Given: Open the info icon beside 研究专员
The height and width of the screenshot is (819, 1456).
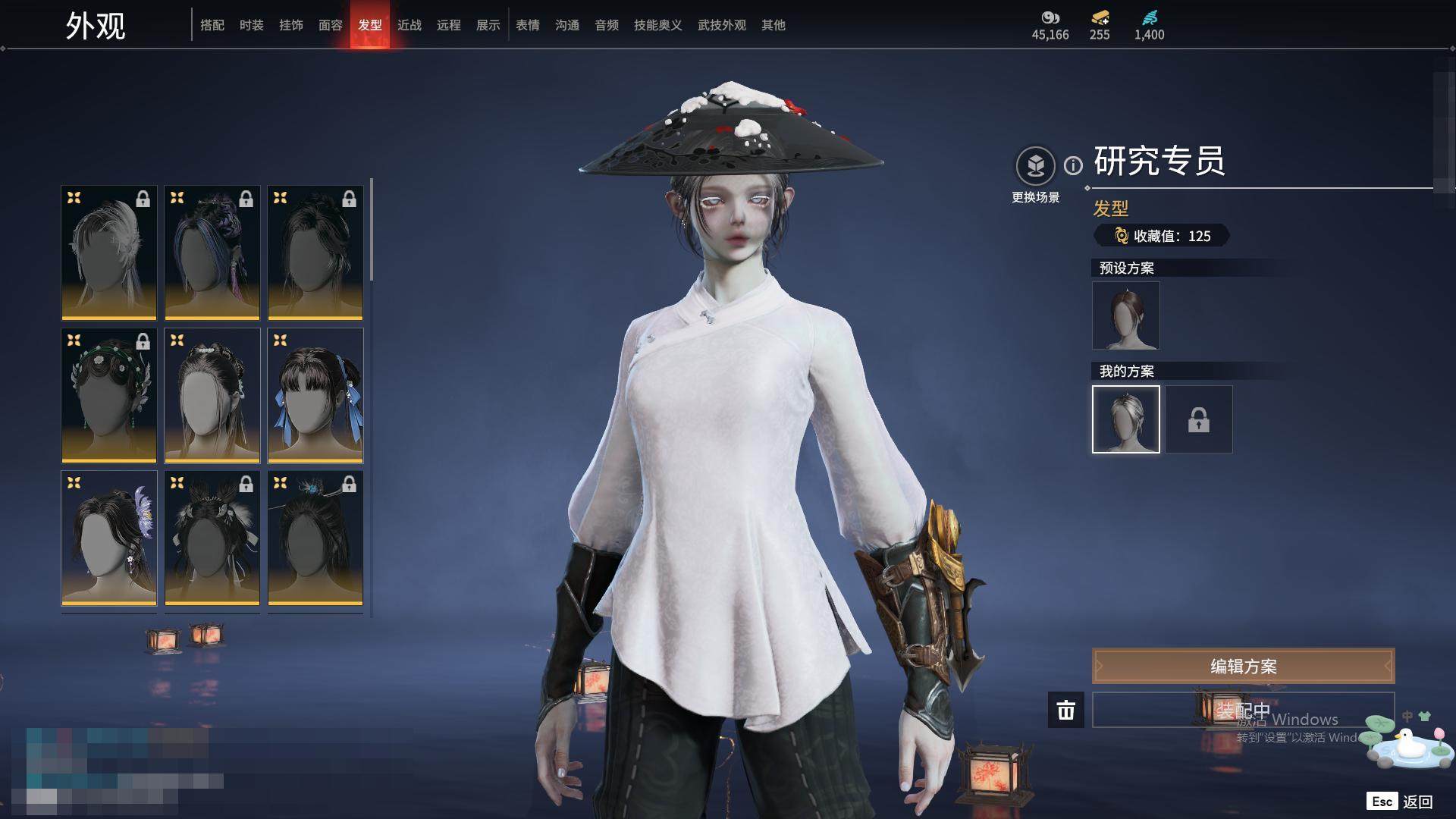Looking at the screenshot, I should [1073, 165].
